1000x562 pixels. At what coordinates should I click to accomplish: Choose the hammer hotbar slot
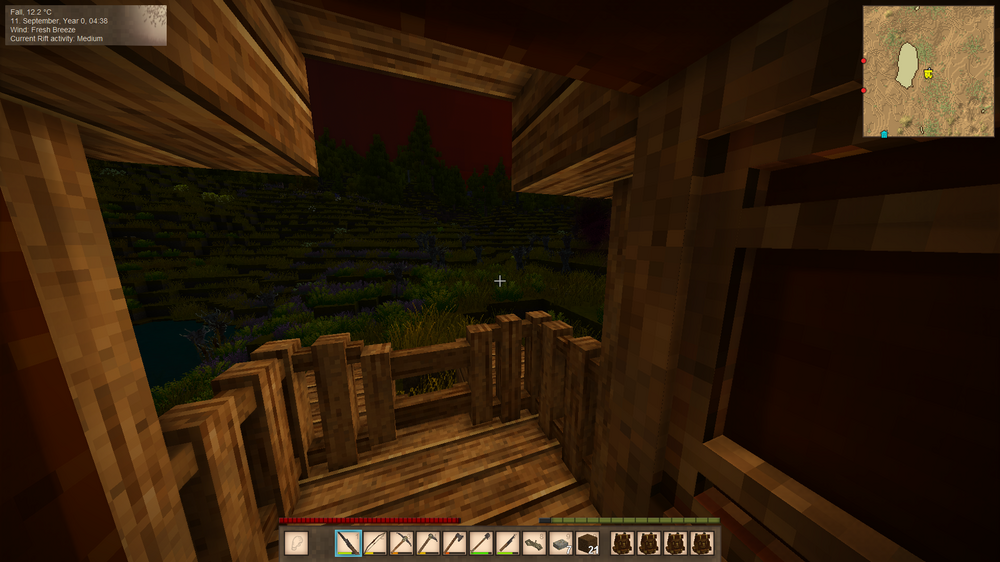point(428,543)
